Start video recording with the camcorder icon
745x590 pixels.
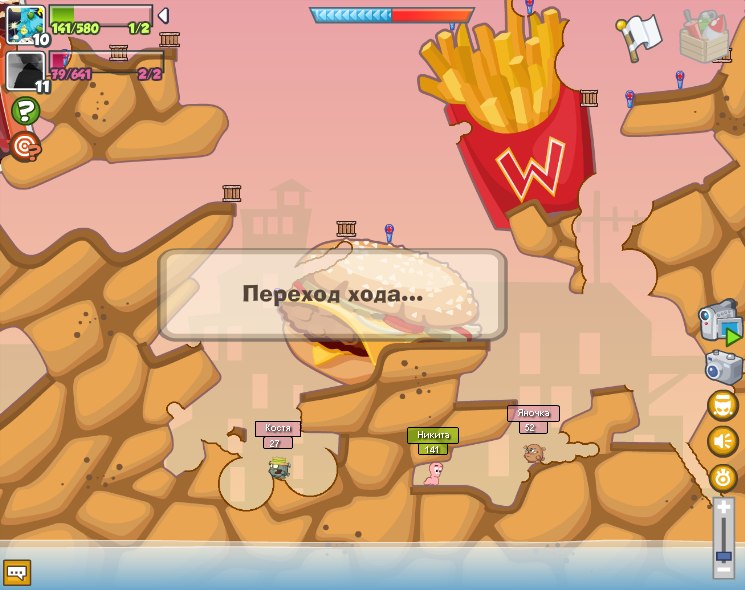click(721, 323)
